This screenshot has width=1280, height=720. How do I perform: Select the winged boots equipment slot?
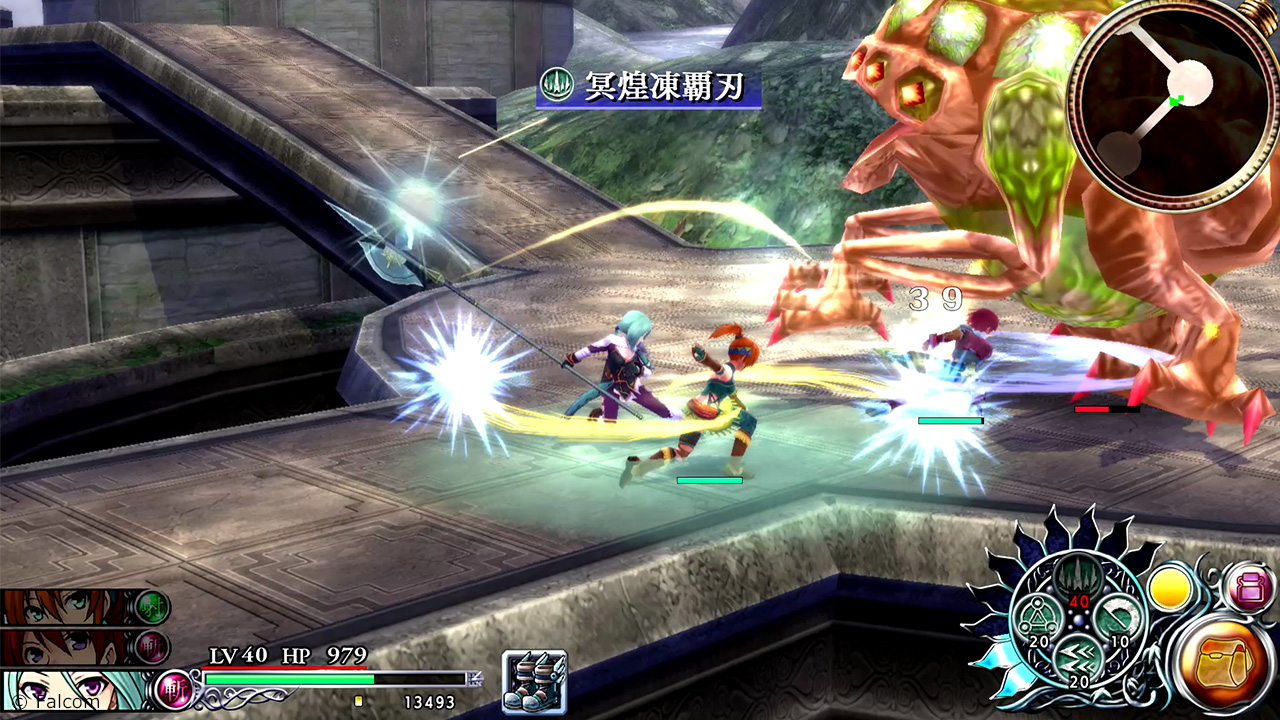click(535, 682)
